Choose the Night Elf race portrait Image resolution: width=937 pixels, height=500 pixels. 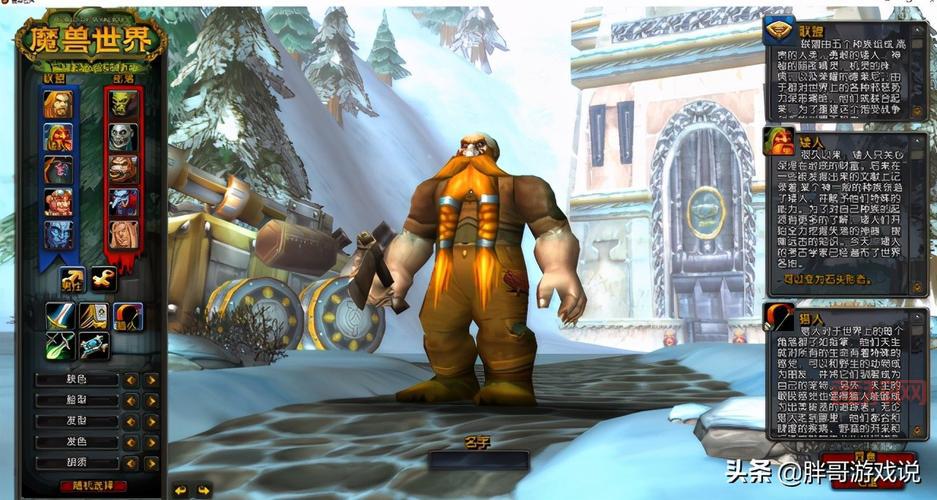tap(58, 170)
